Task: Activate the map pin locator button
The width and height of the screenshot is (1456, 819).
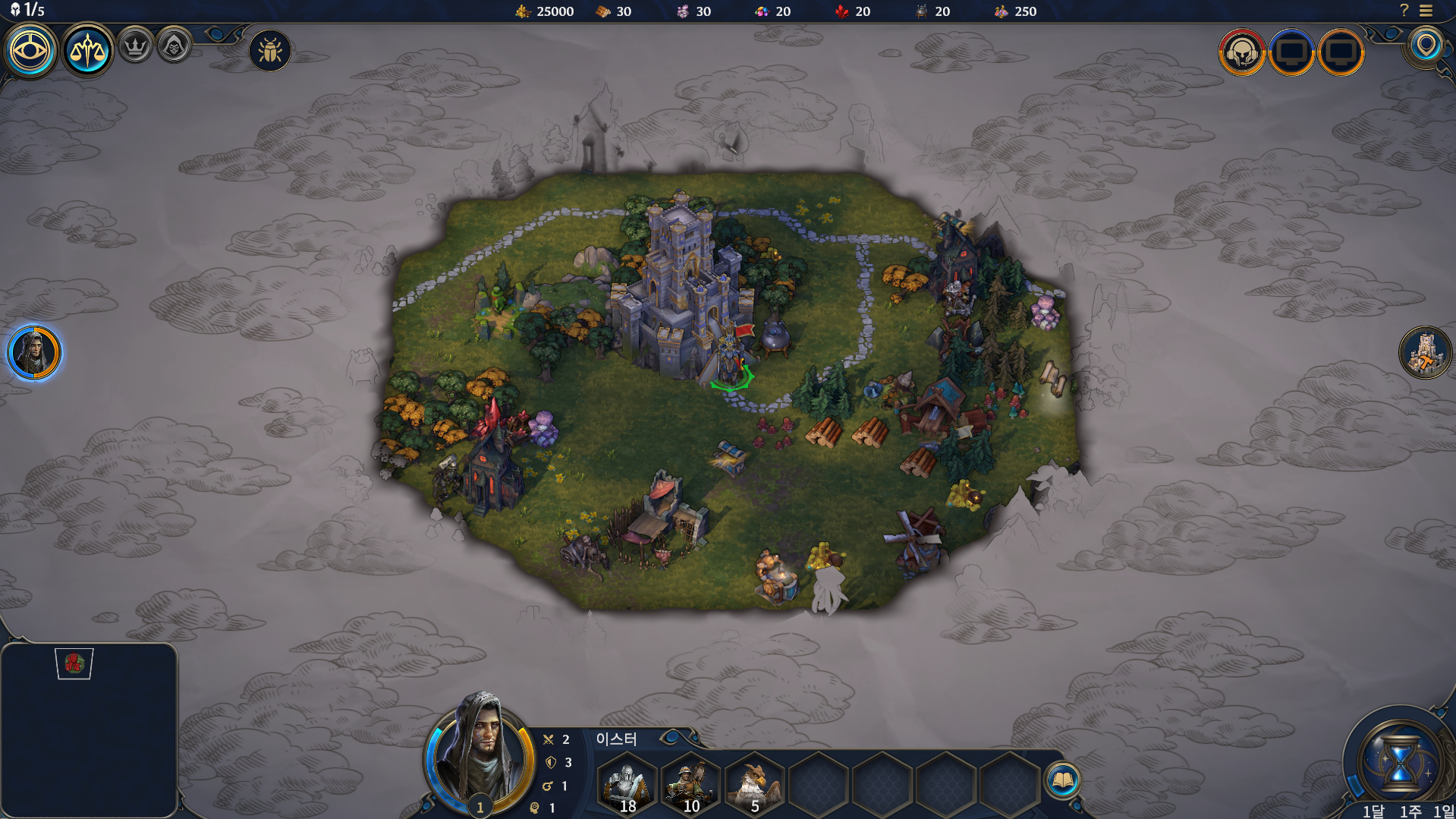Action: pos(1426,45)
